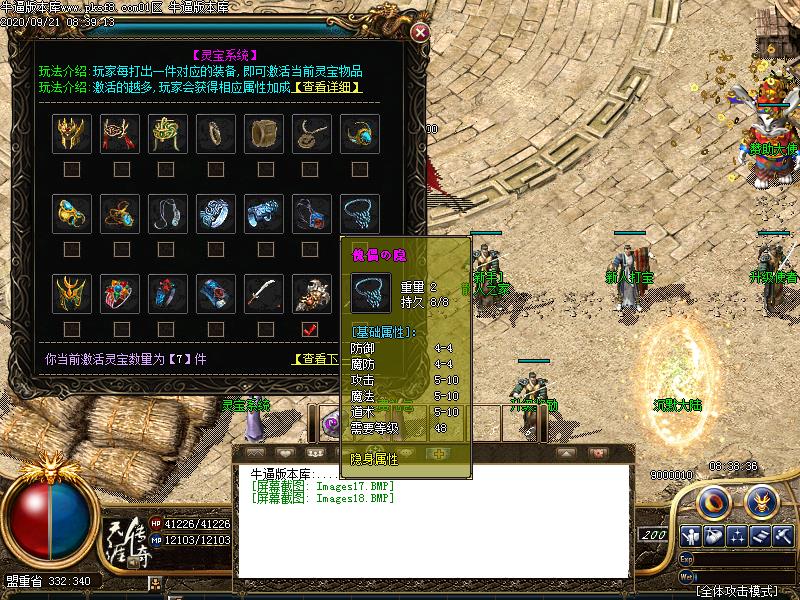The height and width of the screenshot is (600, 800).
Task: Select the bronze ring treasure icon
Action: pos(216,133)
